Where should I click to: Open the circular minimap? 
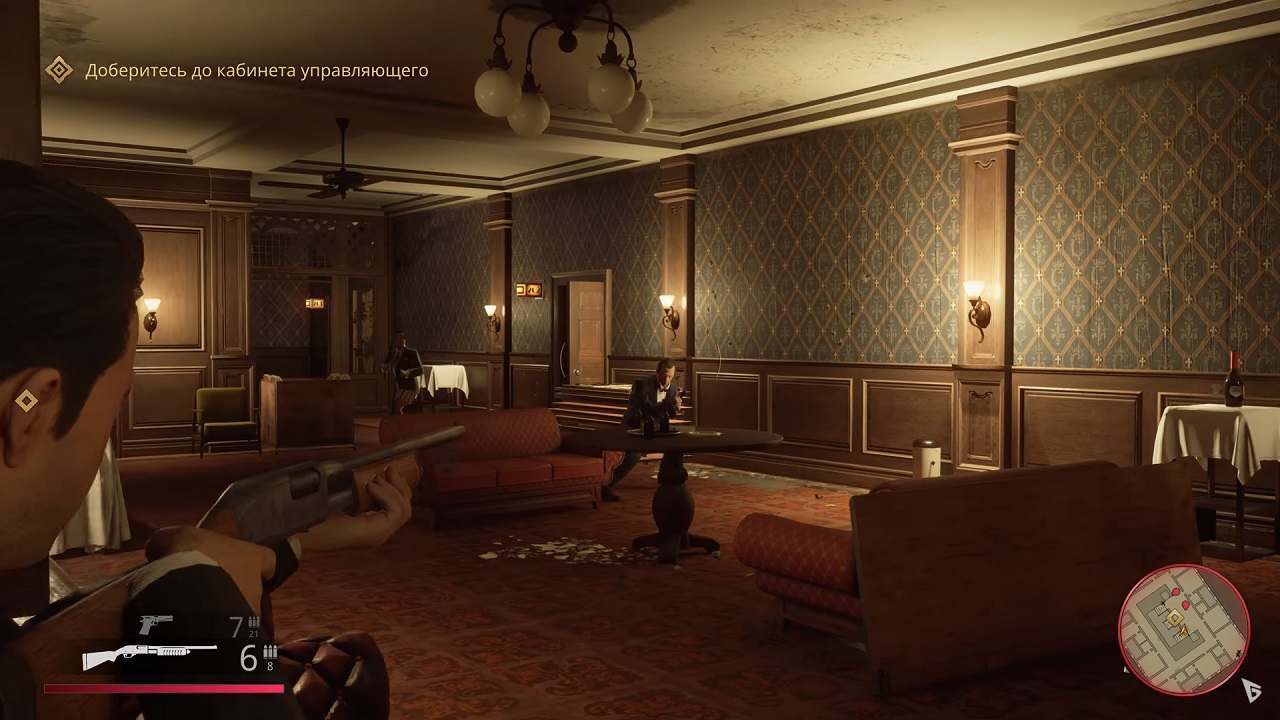pyautogui.click(x=1184, y=629)
